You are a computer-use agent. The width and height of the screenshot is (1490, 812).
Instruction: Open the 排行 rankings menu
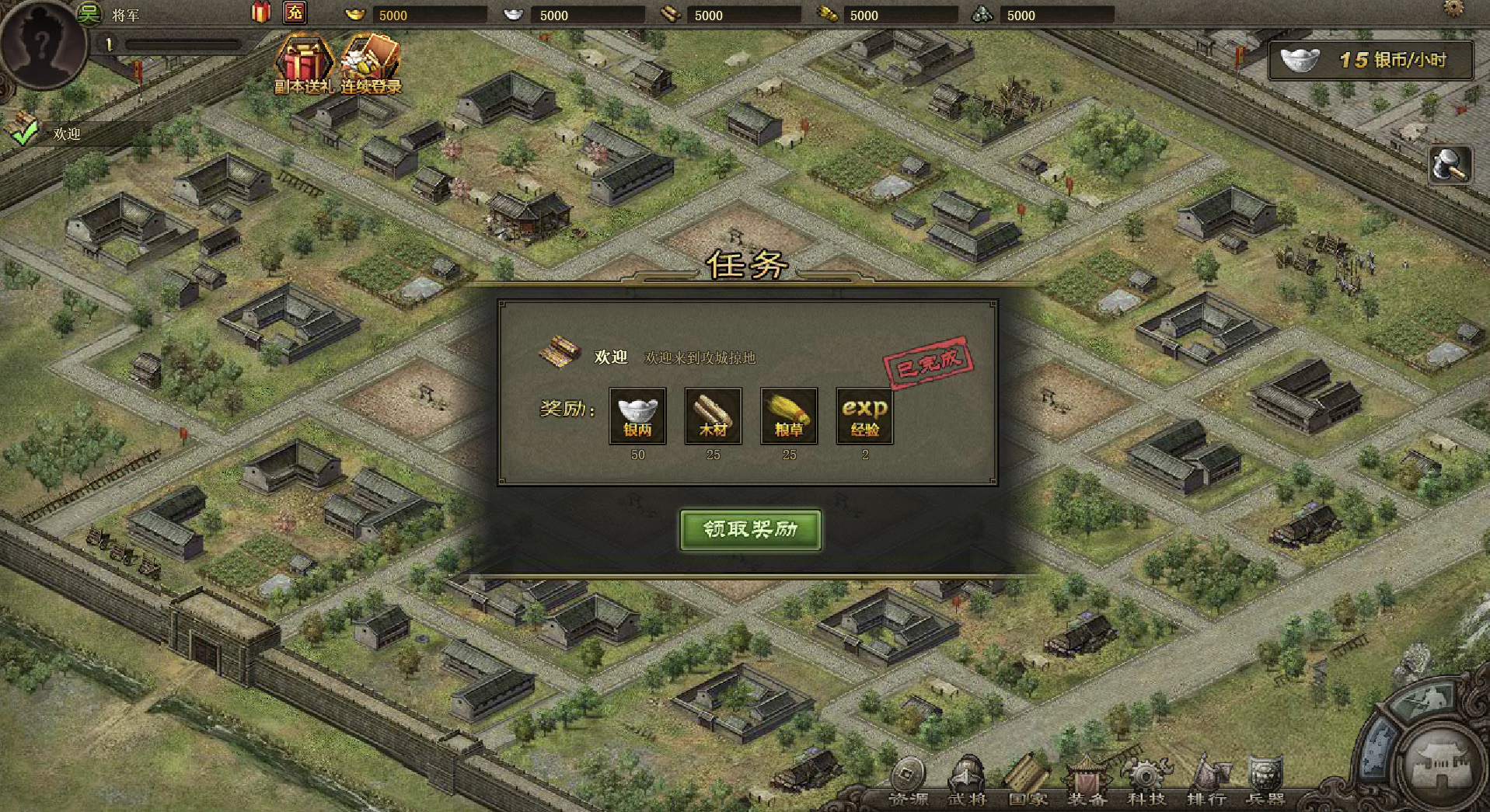[x=1206, y=782]
